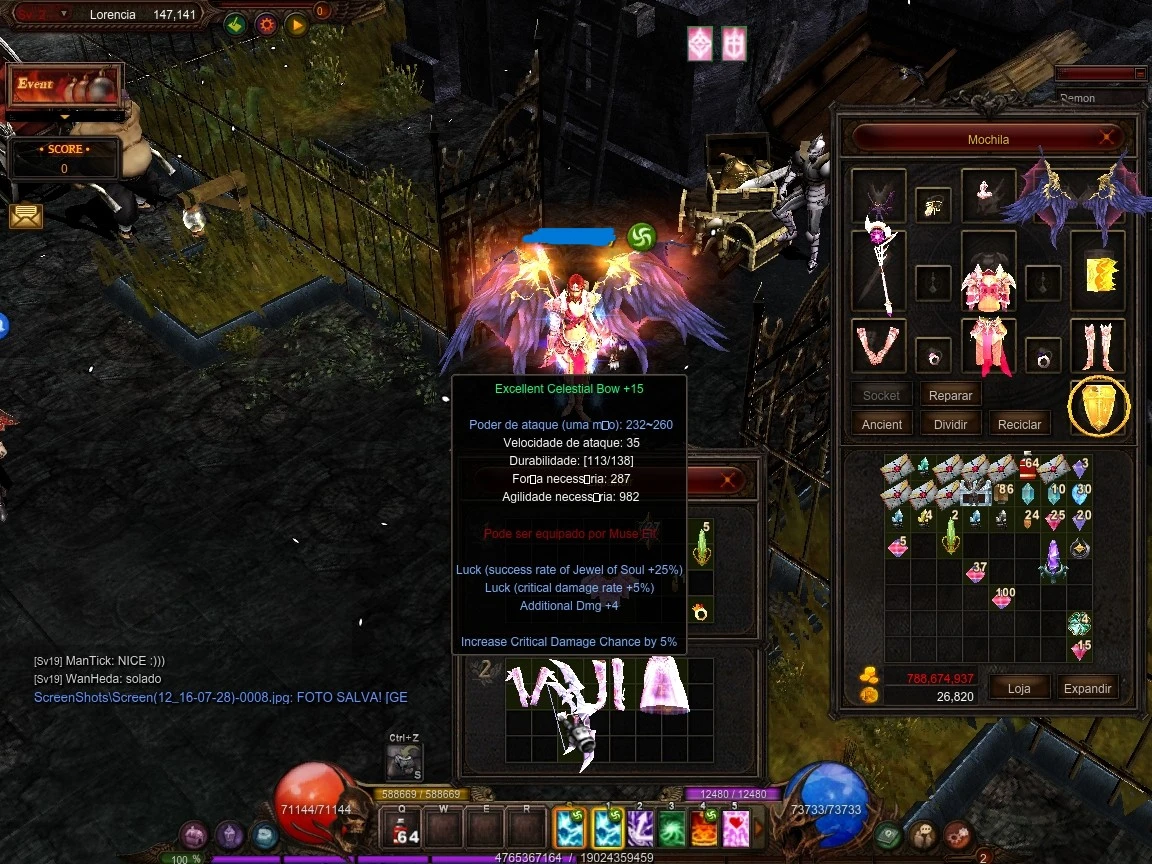Activate the green swirl skill
This screenshot has width=1152, height=864.
tap(672, 828)
